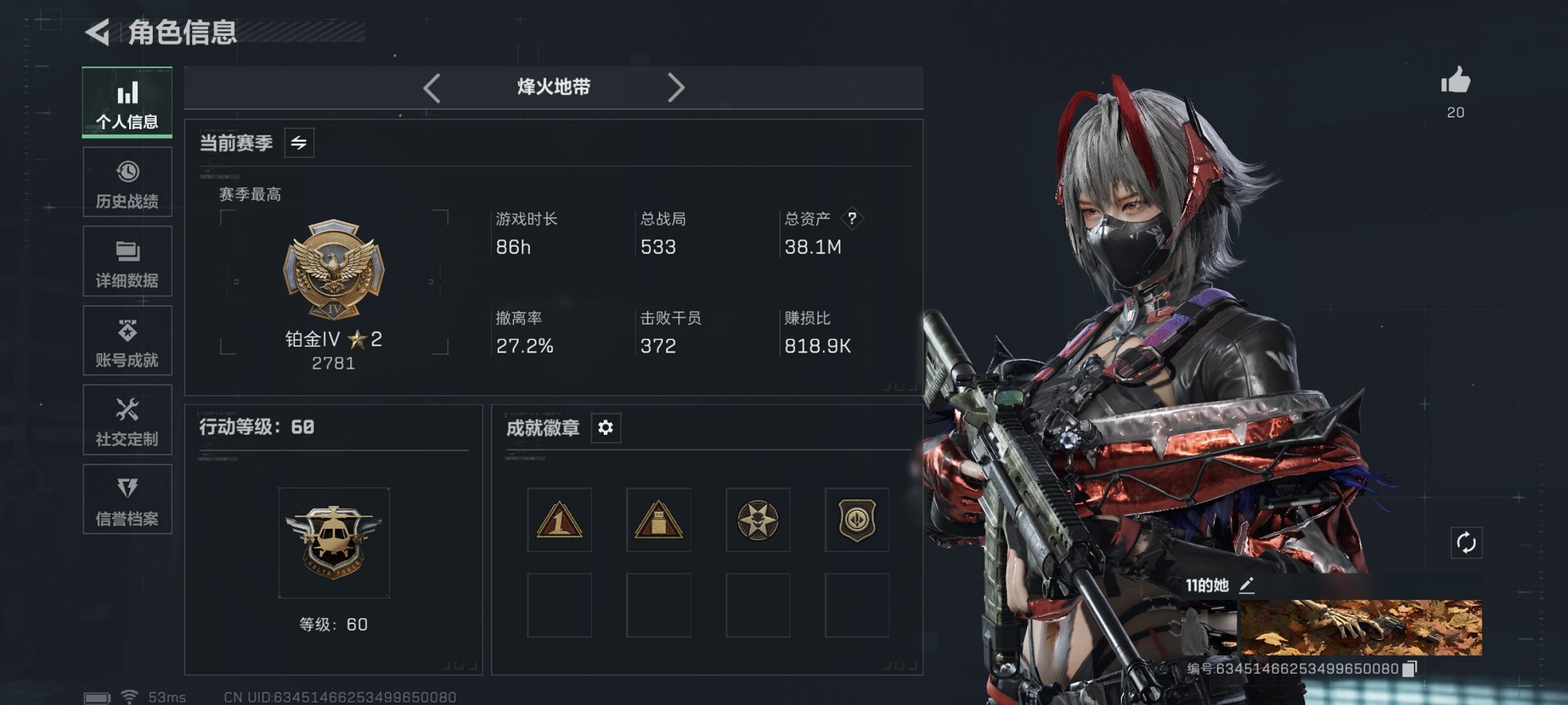Click the compare icon beside 当前赛季
Image resolution: width=1568 pixels, height=705 pixels.
pyautogui.click(x=298, y=142)
